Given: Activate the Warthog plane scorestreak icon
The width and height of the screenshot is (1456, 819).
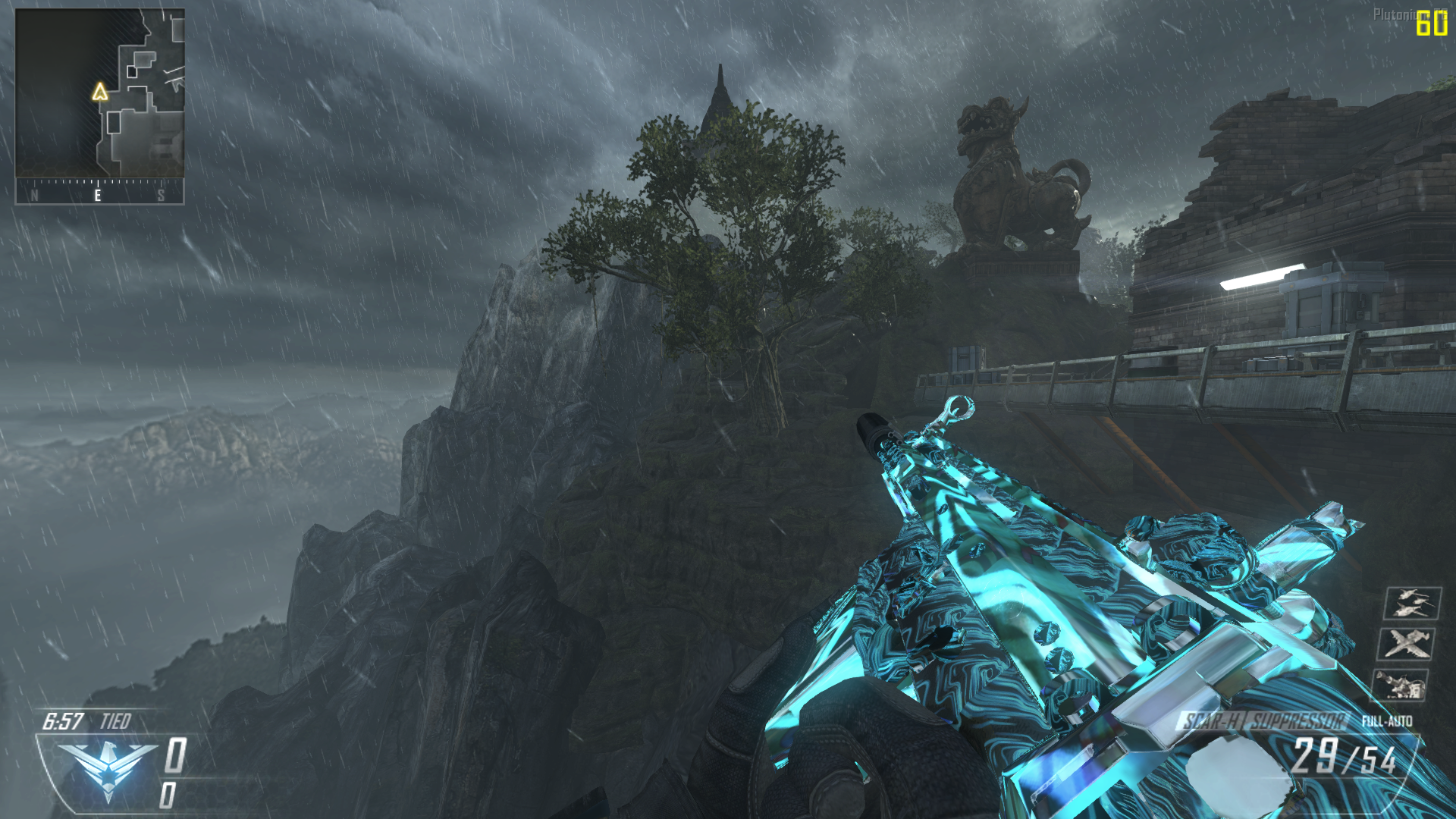Looking at the screenshot, I should (x=1407, y=644).
